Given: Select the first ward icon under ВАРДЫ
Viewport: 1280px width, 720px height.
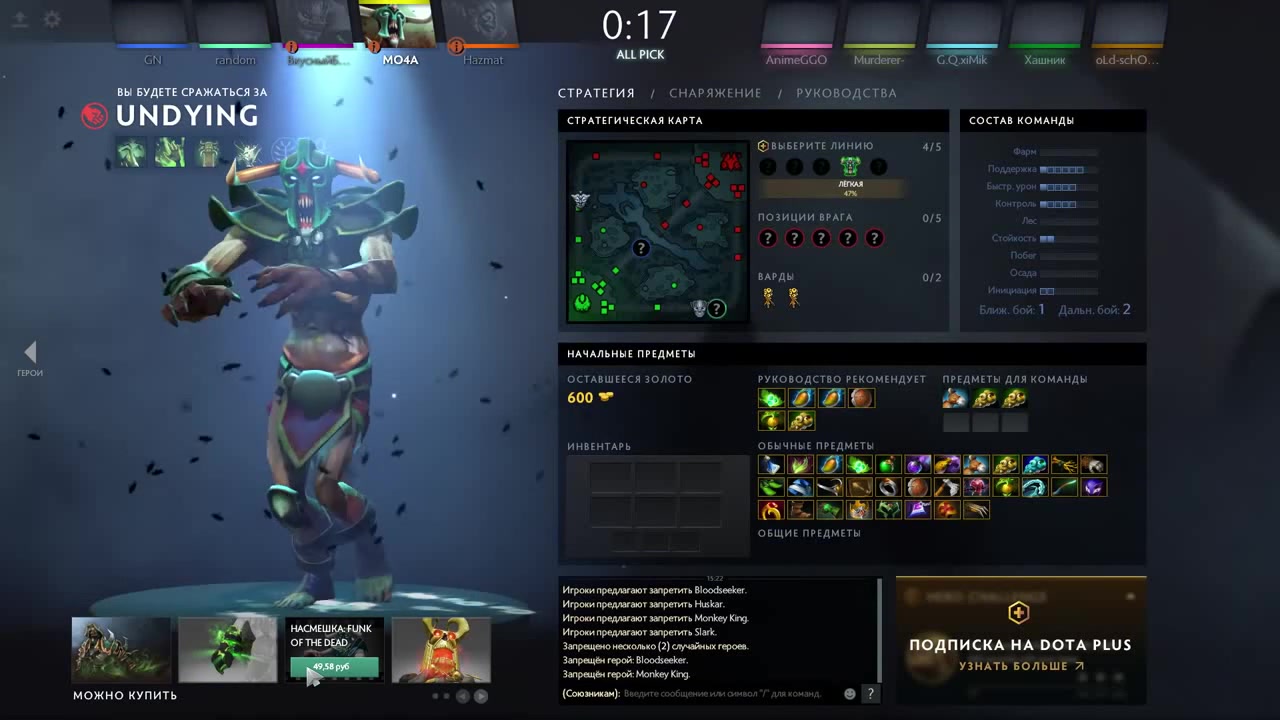Looking at the screenshot, I should click(767, 296).
